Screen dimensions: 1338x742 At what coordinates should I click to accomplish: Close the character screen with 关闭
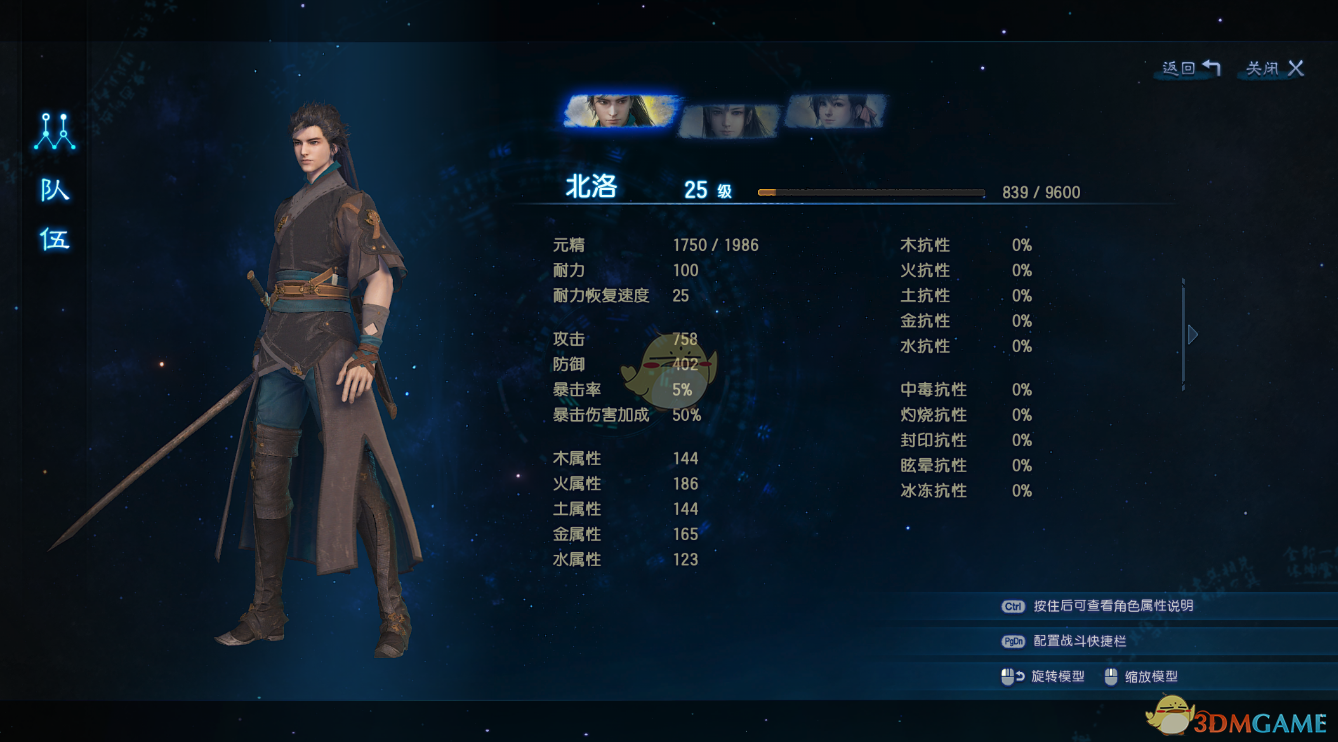pyautogui.click(x=1275, y=68)
